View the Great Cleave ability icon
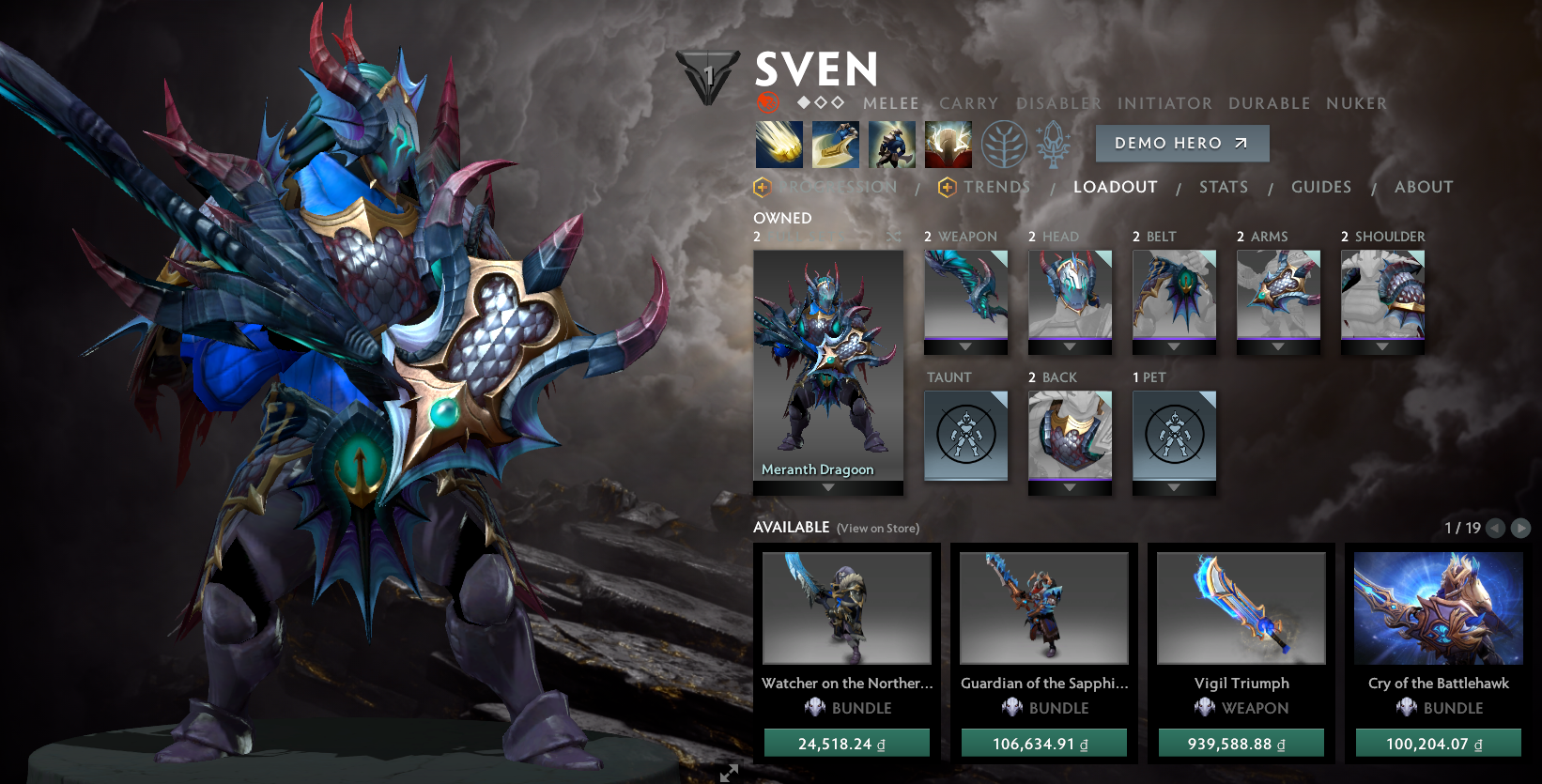Screen dimensions: 1542x784 835,146
